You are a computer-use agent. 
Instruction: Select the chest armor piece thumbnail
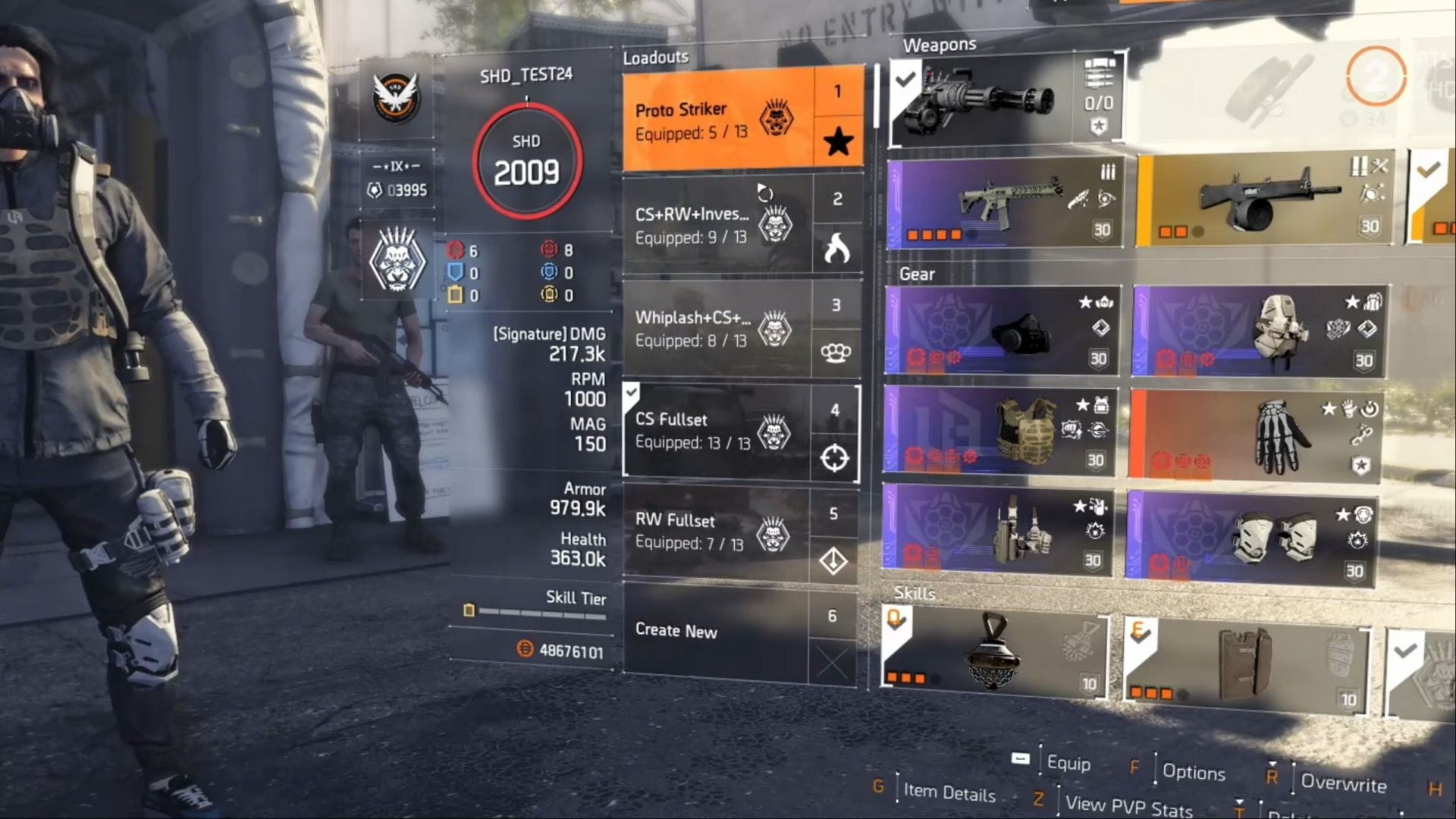[x=1024, y=432]
